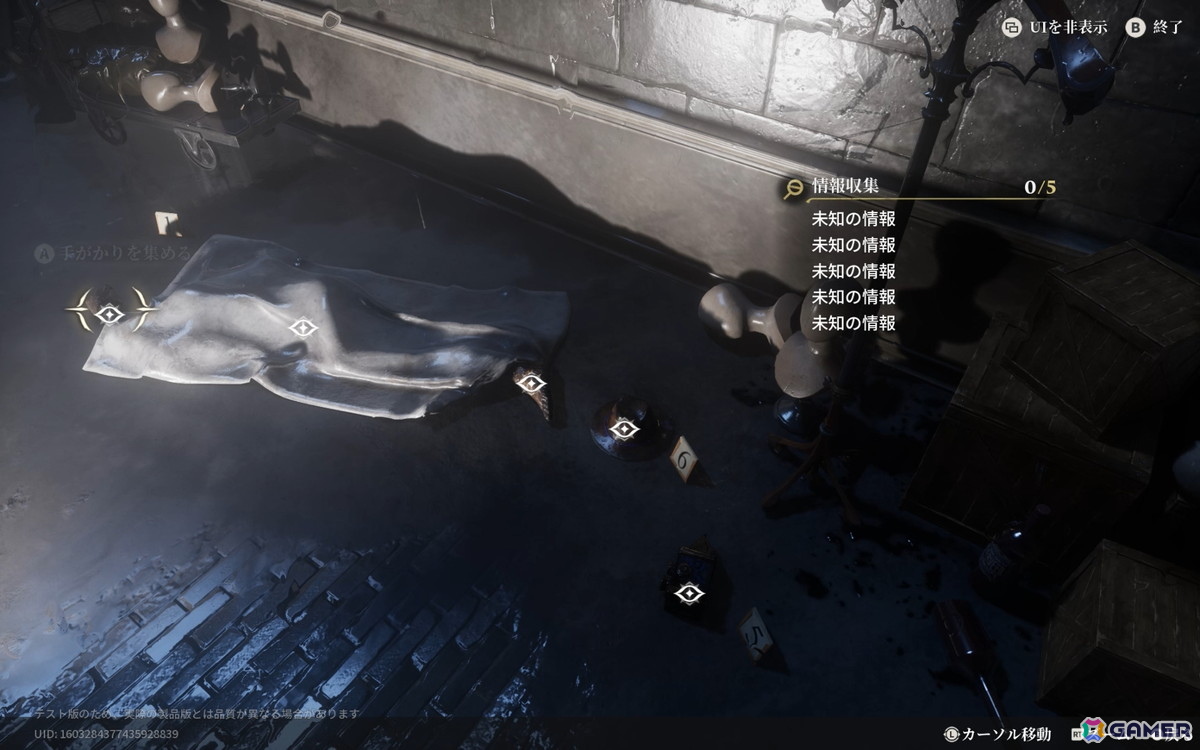
Task: Inspect the clue marker on the fallen lantern
Action: (x=686, y=594)
